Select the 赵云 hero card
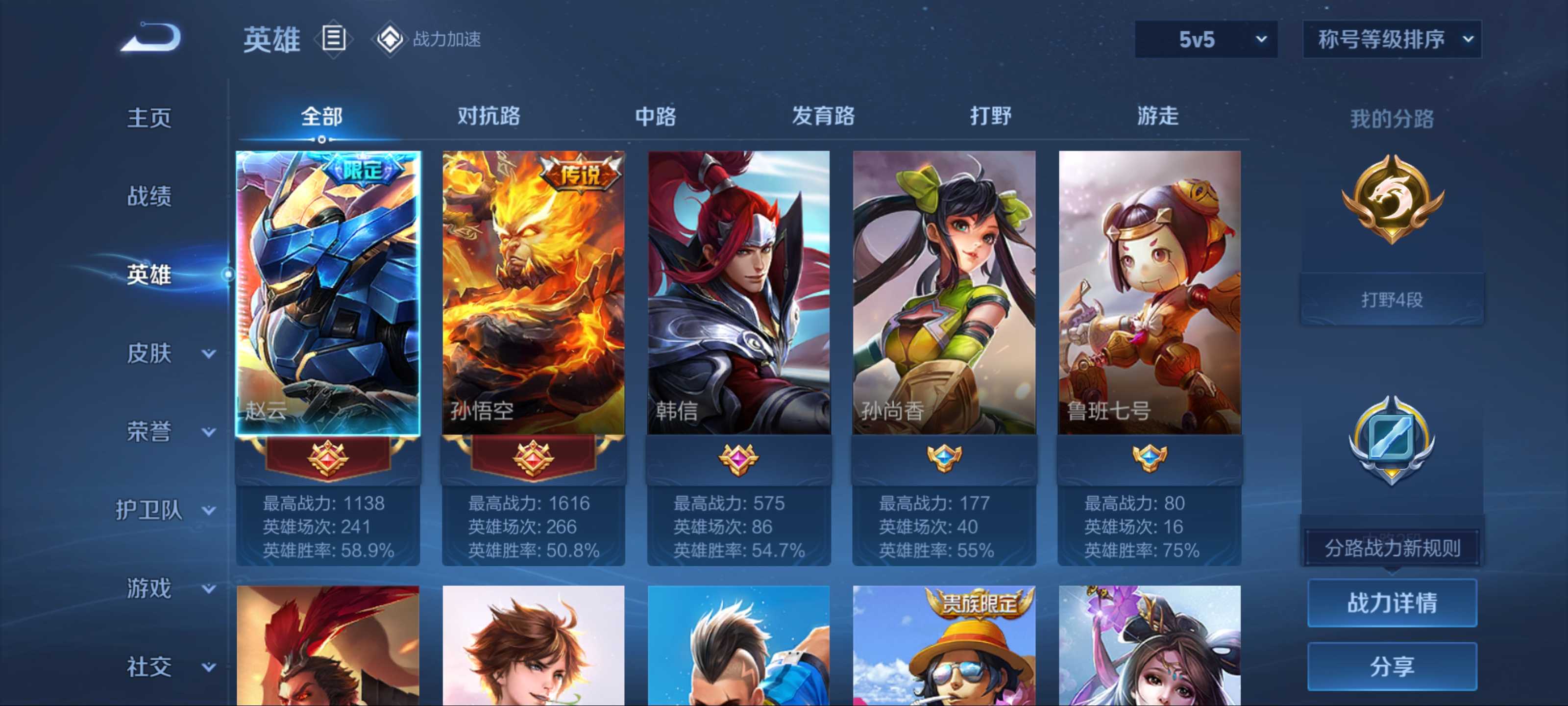The width and height of the screenshot is (1568, 706). [328, 292]
